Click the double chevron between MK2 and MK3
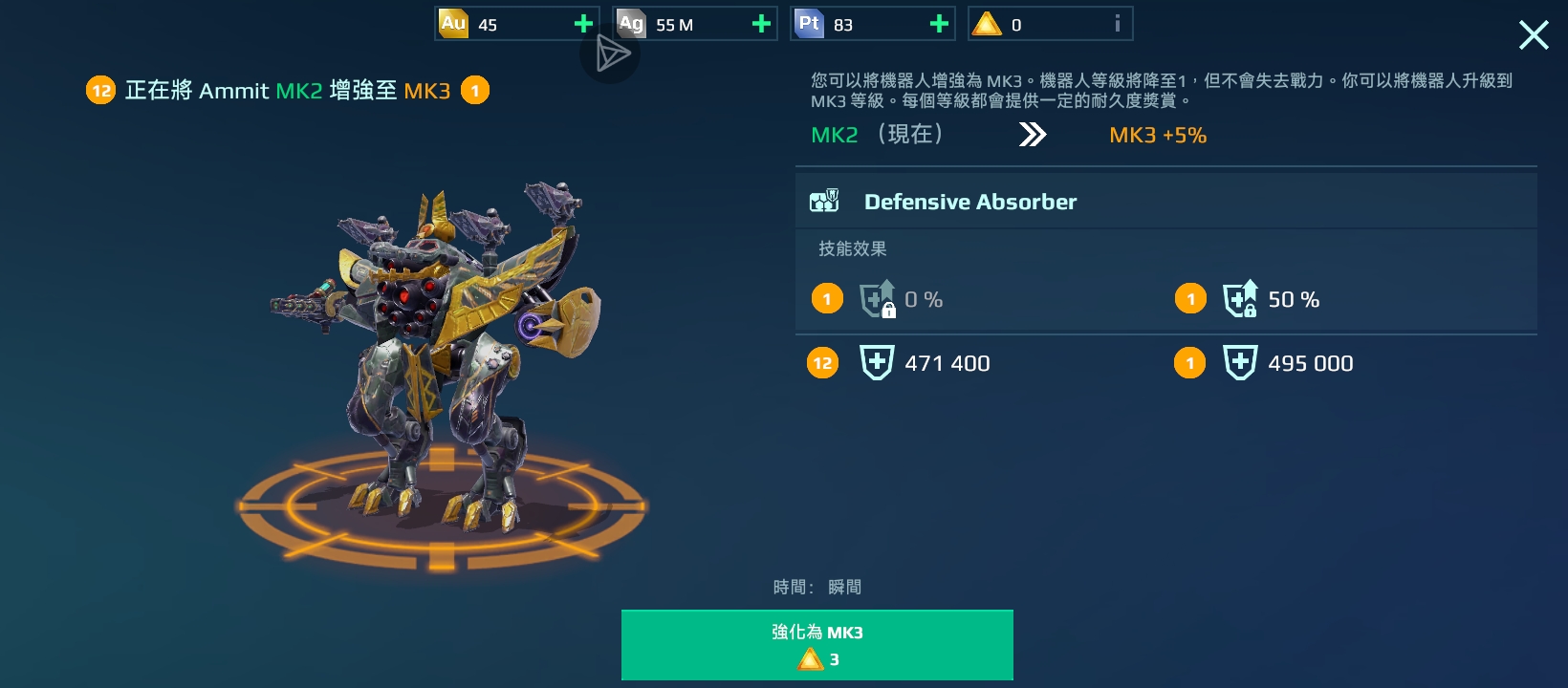The width and height of the screenshot is (1568, 688). 1032,135
